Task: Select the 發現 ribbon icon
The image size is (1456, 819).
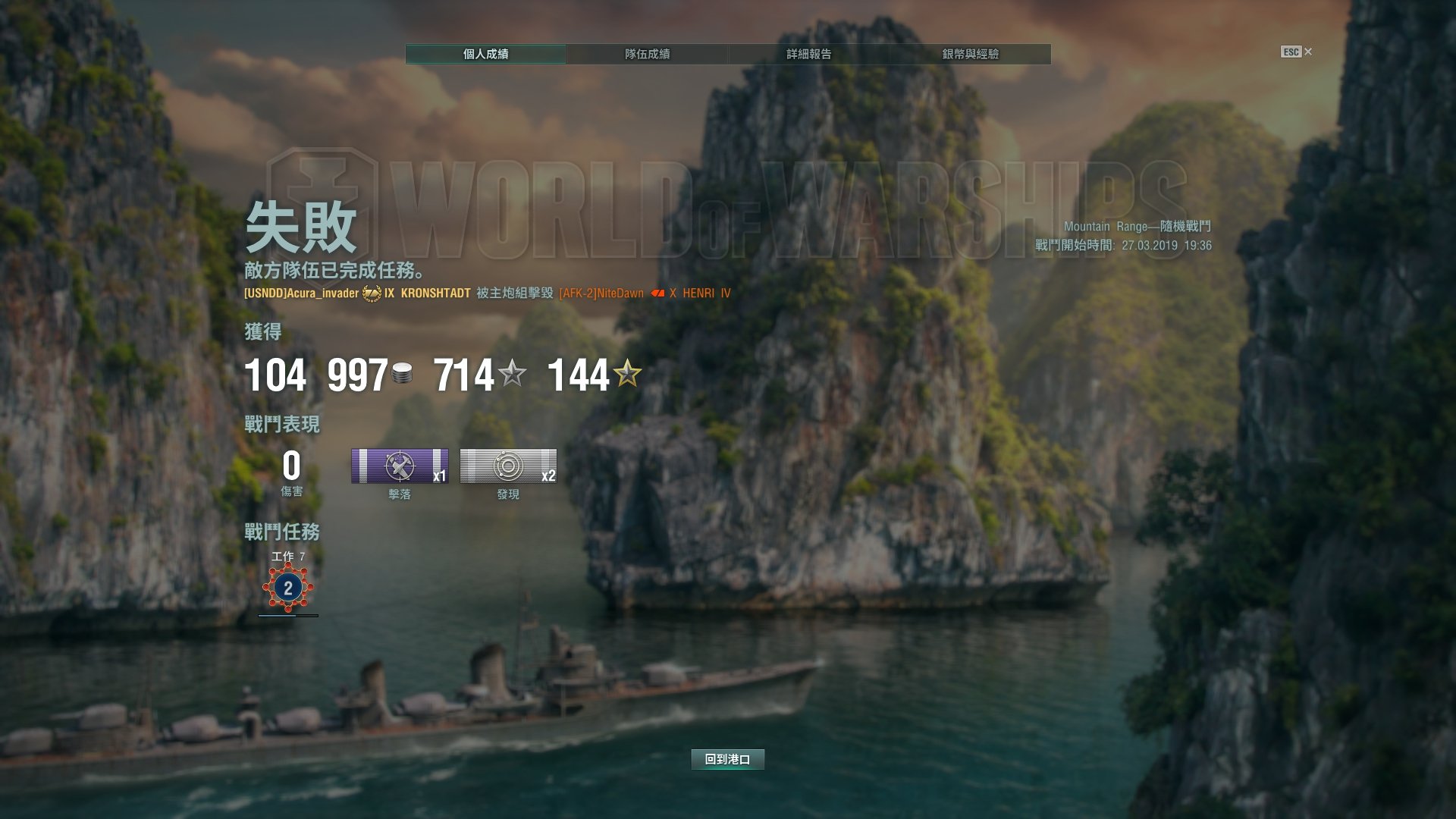Action: coord(508,466)
